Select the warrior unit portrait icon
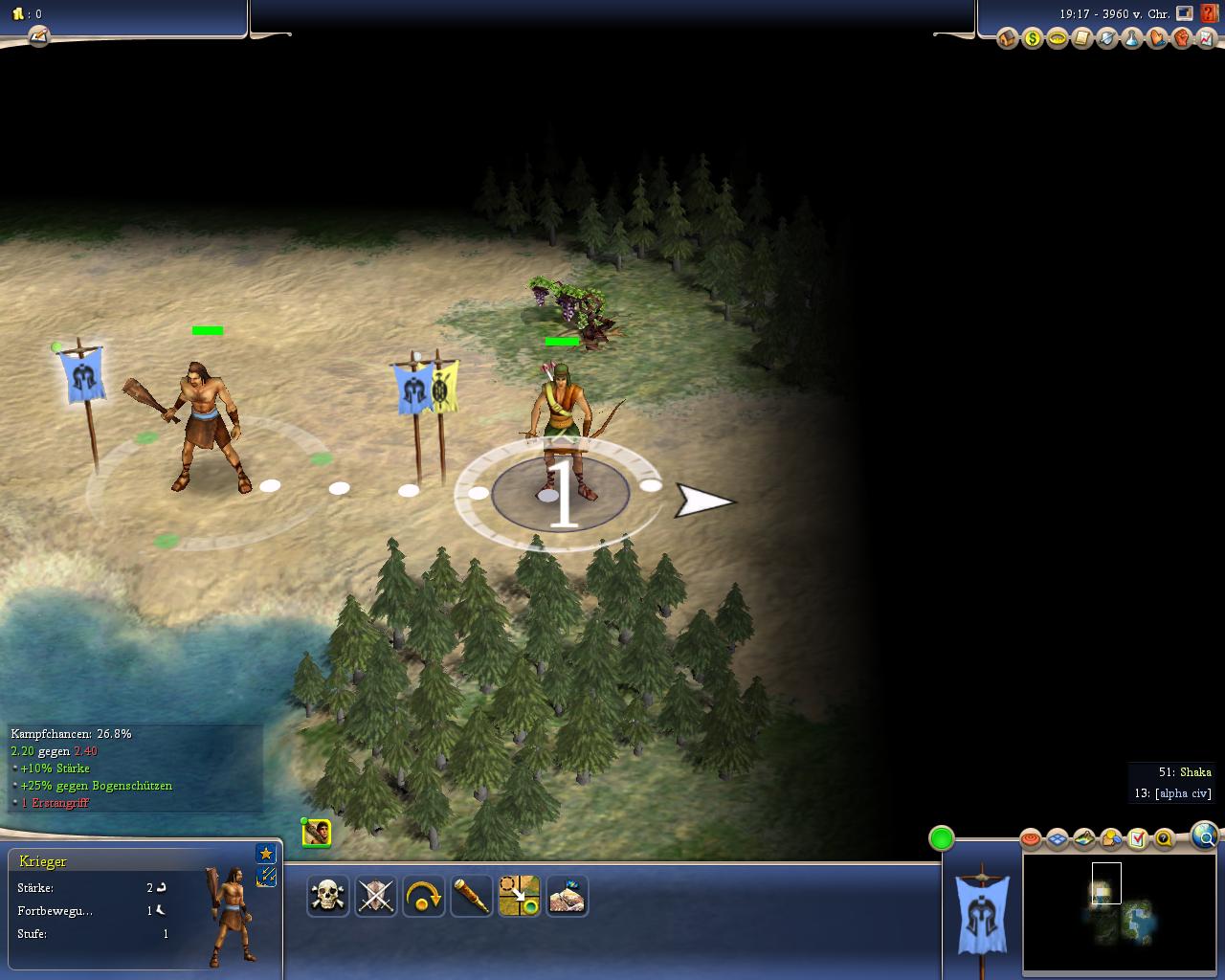 pyautogui.click(x=317, y=833)
